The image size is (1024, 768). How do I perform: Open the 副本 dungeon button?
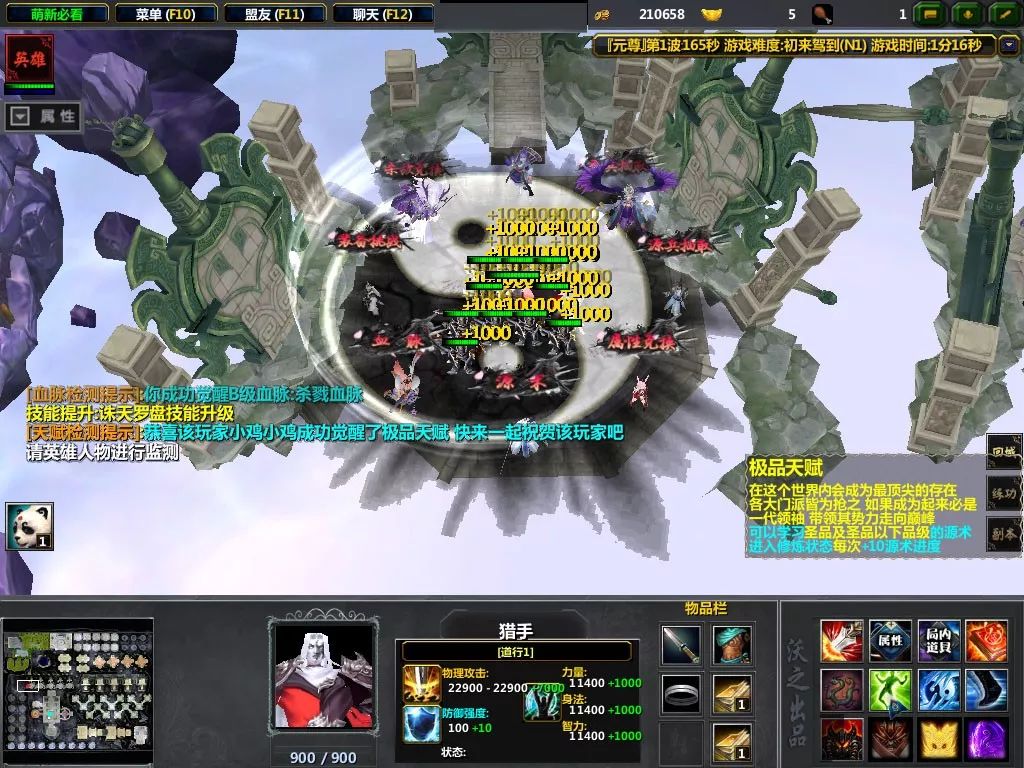[1004, 534]
